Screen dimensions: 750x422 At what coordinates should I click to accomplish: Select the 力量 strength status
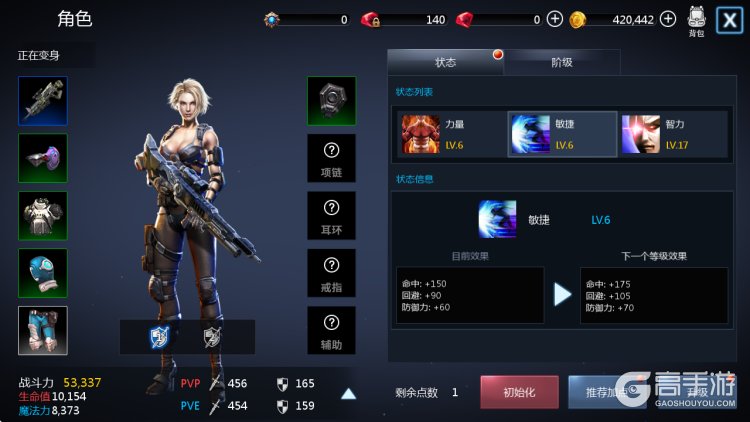coord(447,135)
